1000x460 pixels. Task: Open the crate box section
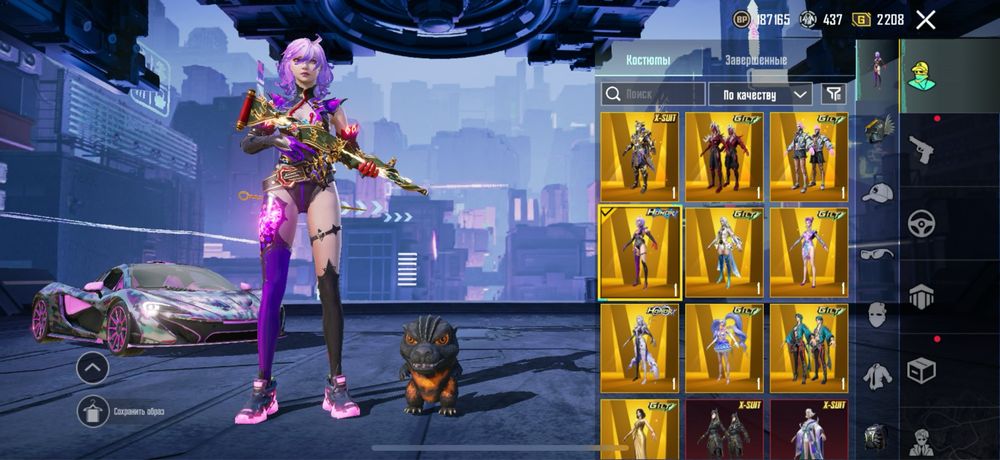pyautogui.click(x=921, y=370)
